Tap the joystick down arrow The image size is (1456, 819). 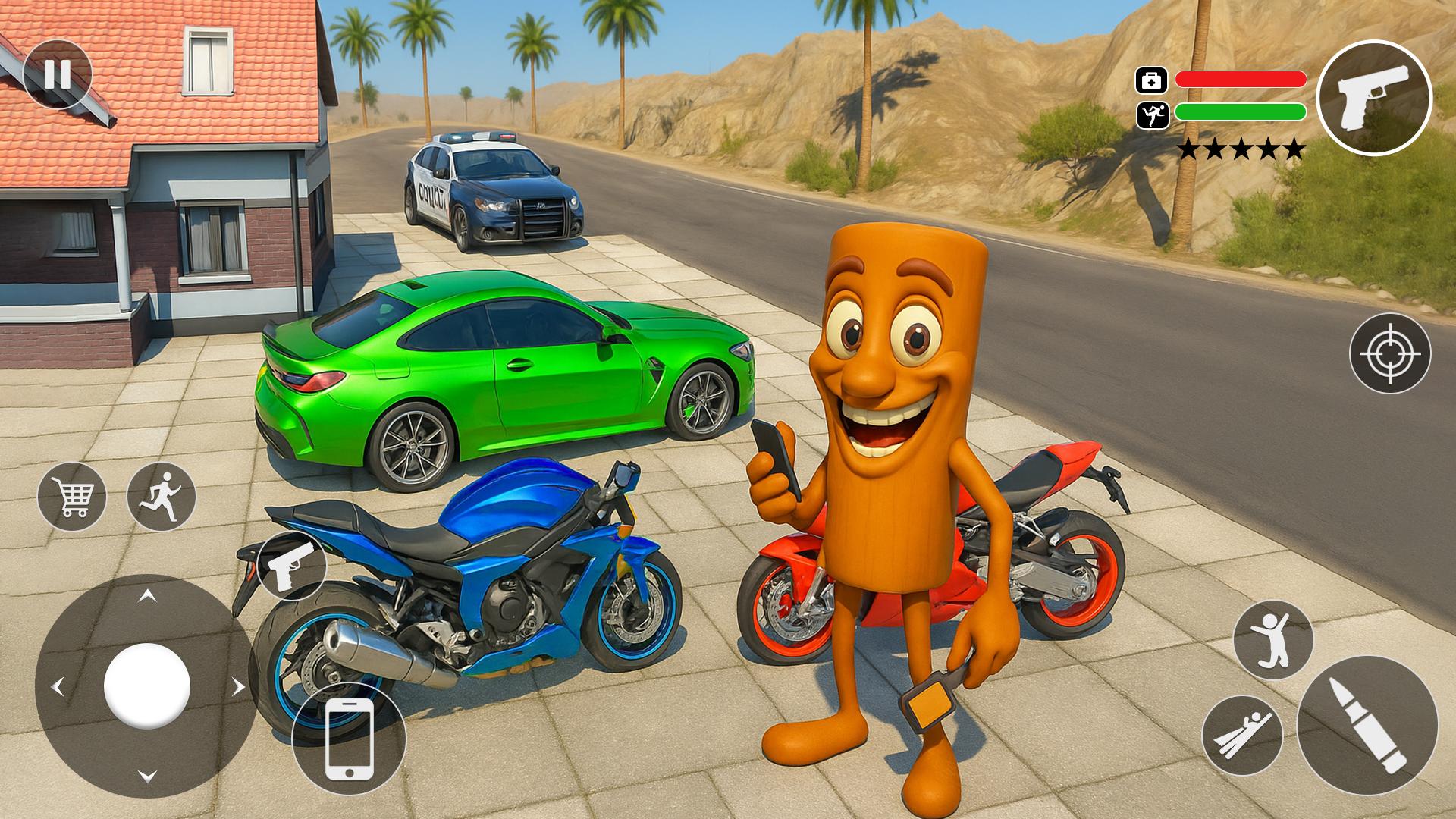[147, 776]
